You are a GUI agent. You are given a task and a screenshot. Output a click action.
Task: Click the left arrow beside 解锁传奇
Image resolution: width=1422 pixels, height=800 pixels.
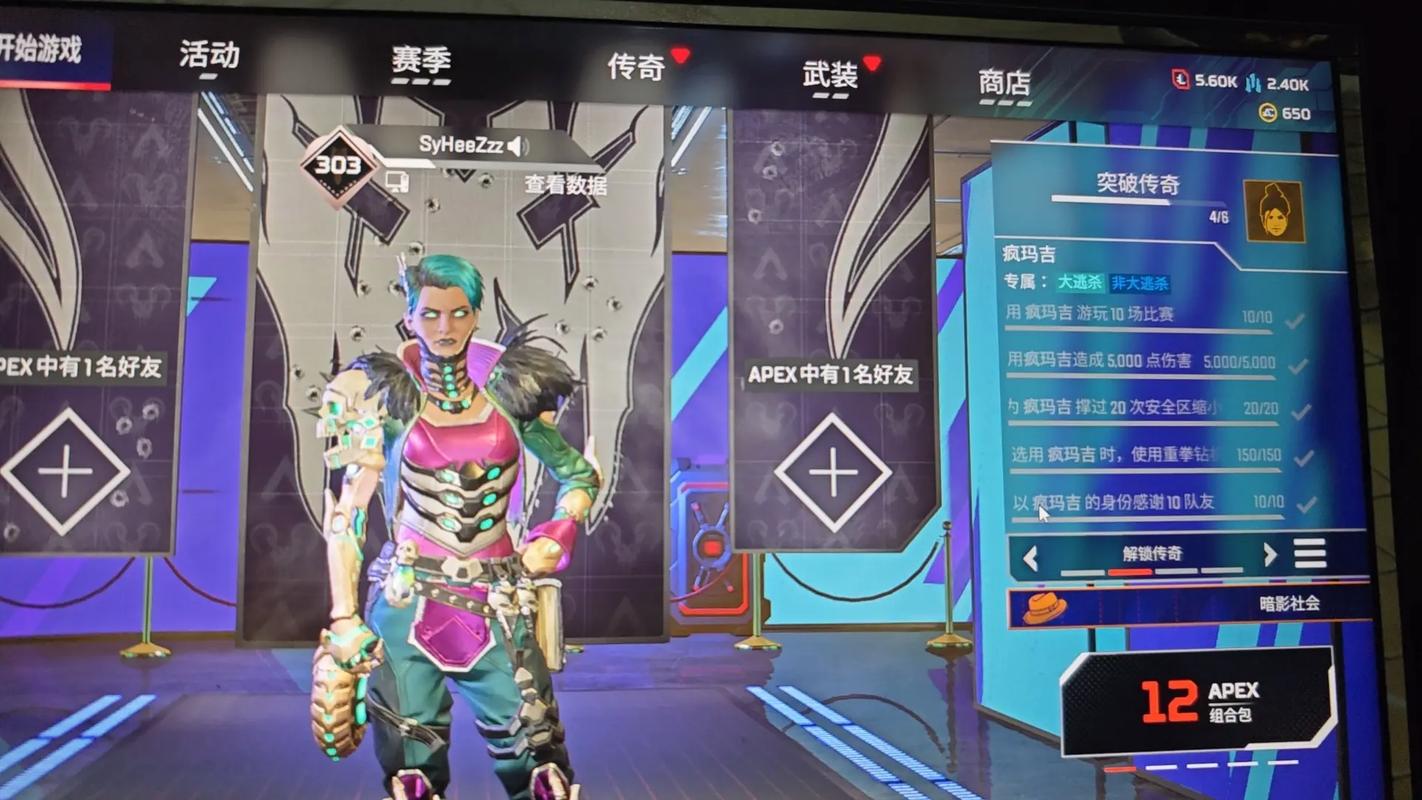(1032, 558)
